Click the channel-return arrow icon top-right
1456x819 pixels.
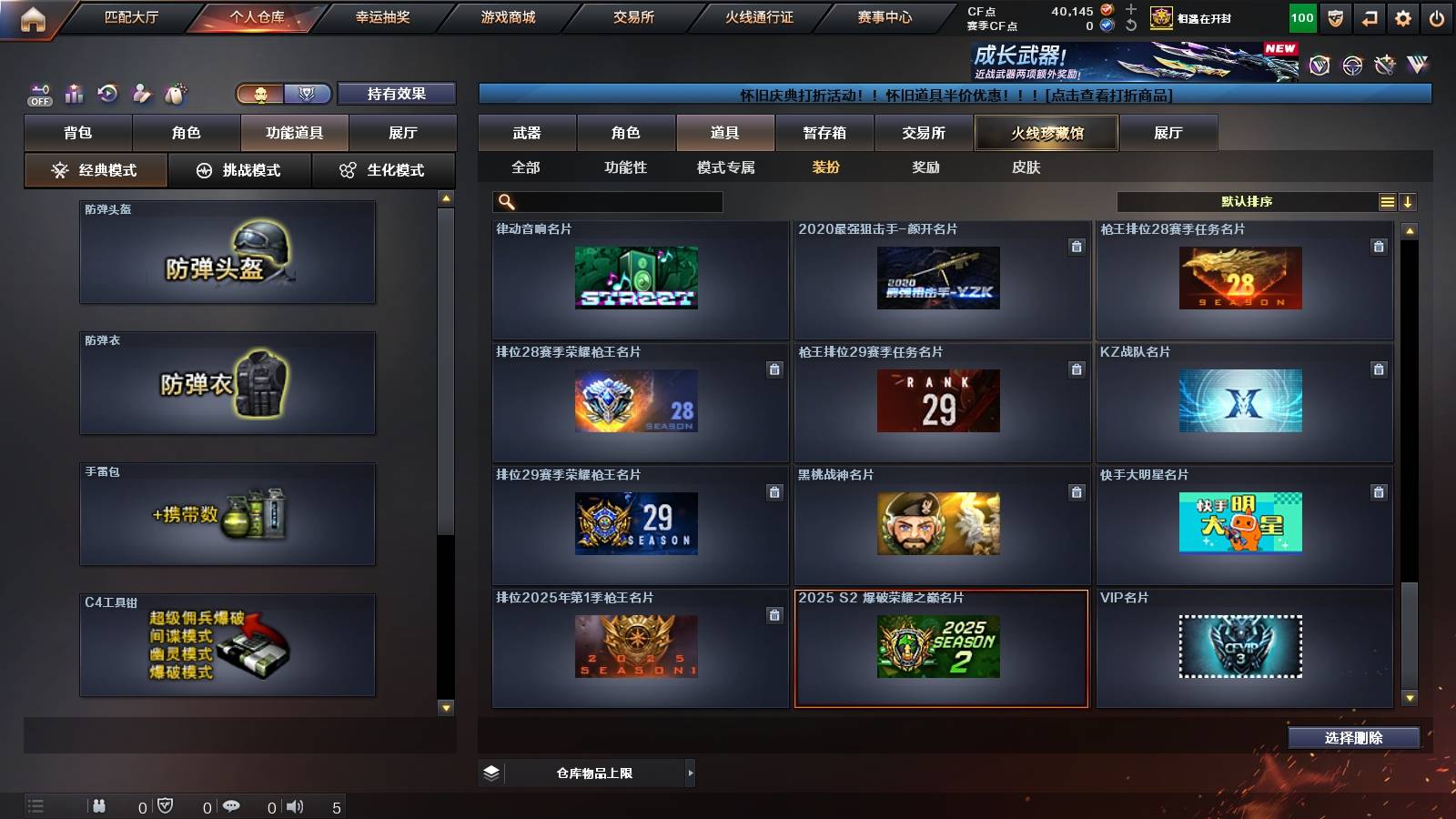coord(1369,17)
